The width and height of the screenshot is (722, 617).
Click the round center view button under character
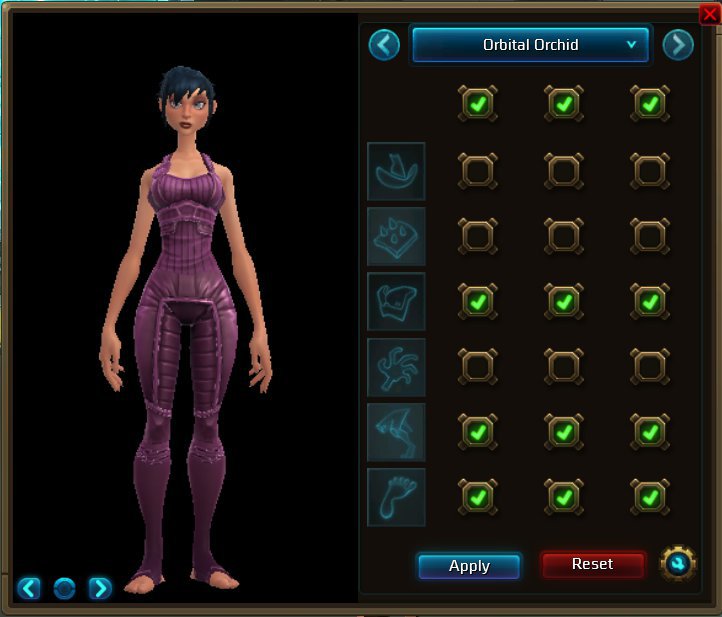[64, 588]
